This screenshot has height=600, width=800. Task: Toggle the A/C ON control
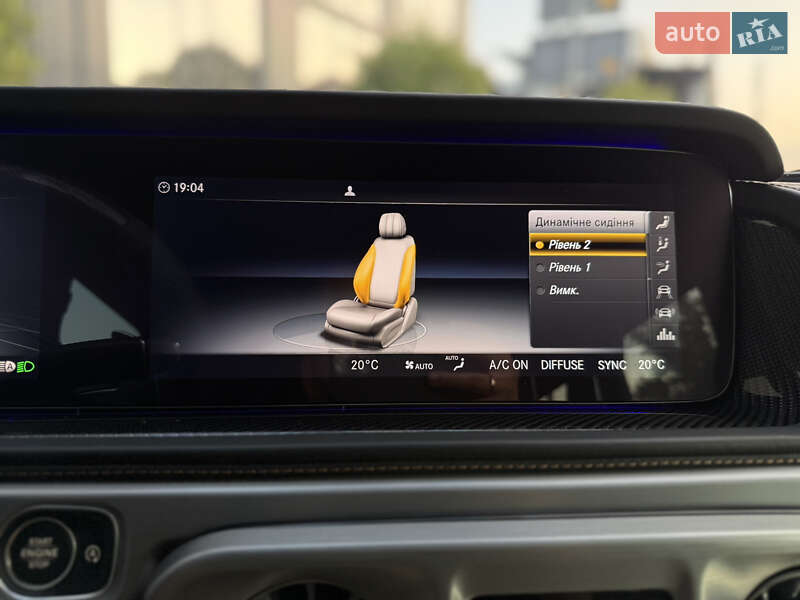click(508, 365)
